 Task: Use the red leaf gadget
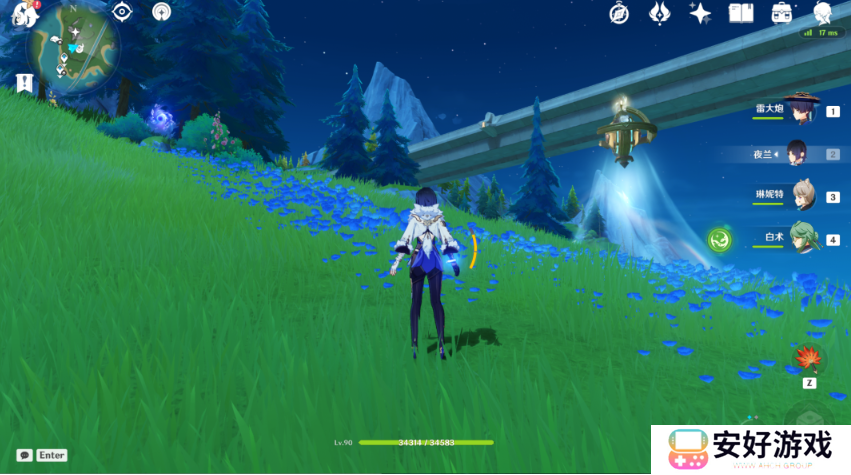point(808,358)
